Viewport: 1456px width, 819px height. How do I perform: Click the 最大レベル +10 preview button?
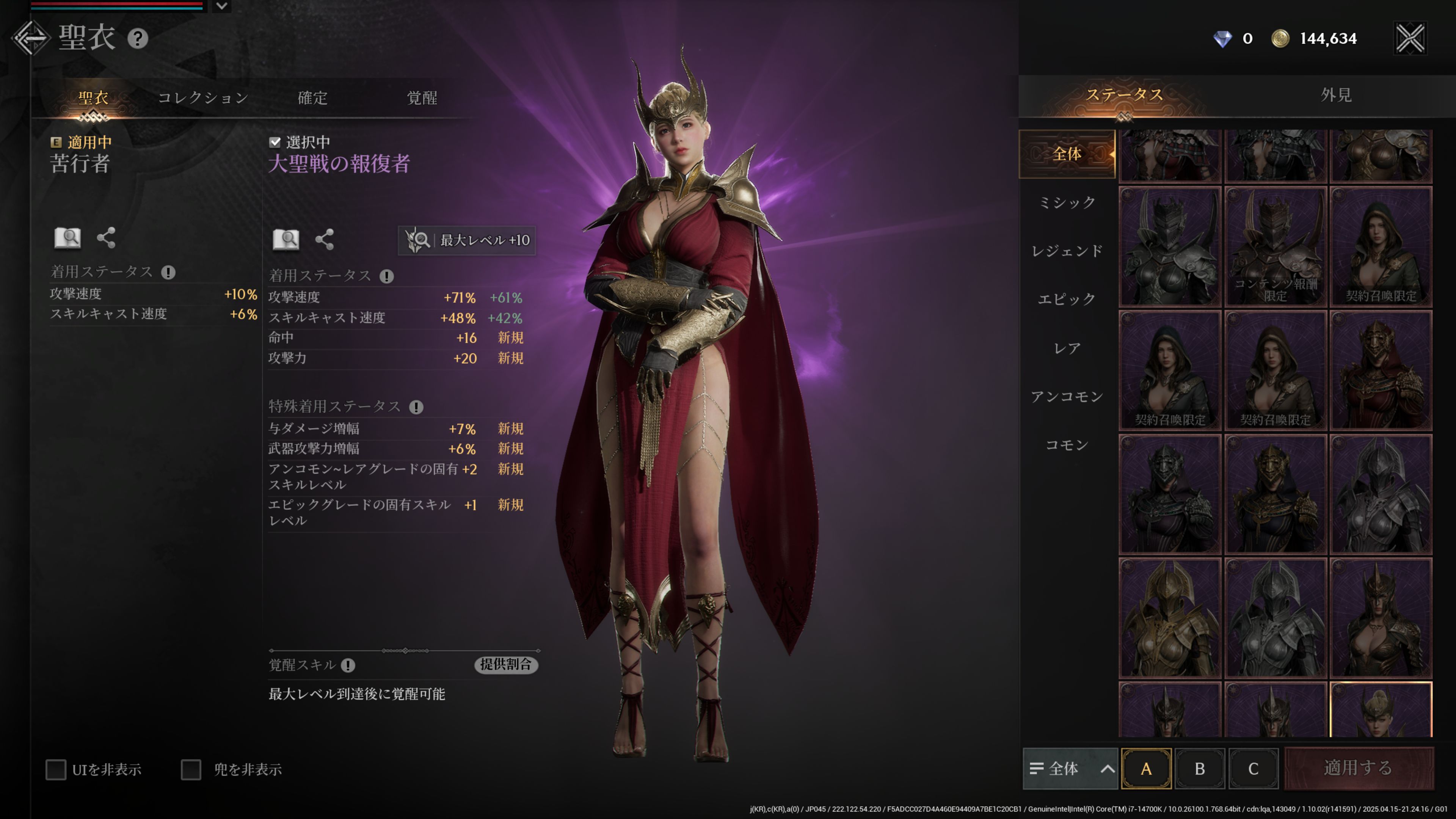(468, 240)
